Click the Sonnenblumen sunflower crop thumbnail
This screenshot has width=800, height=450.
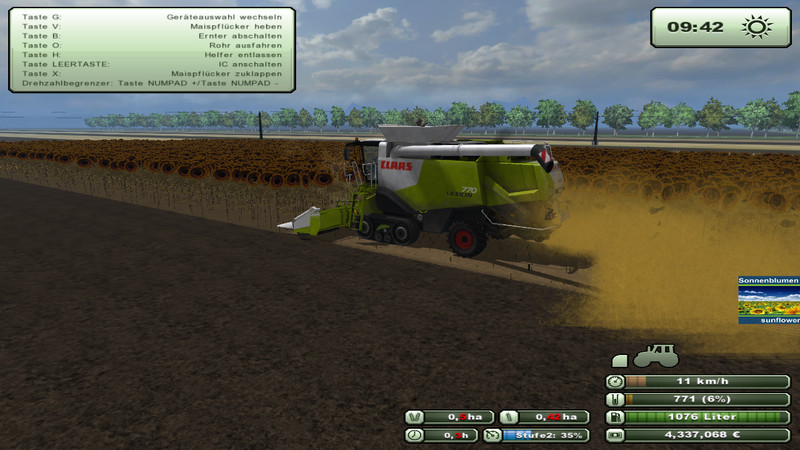(769, 300)
